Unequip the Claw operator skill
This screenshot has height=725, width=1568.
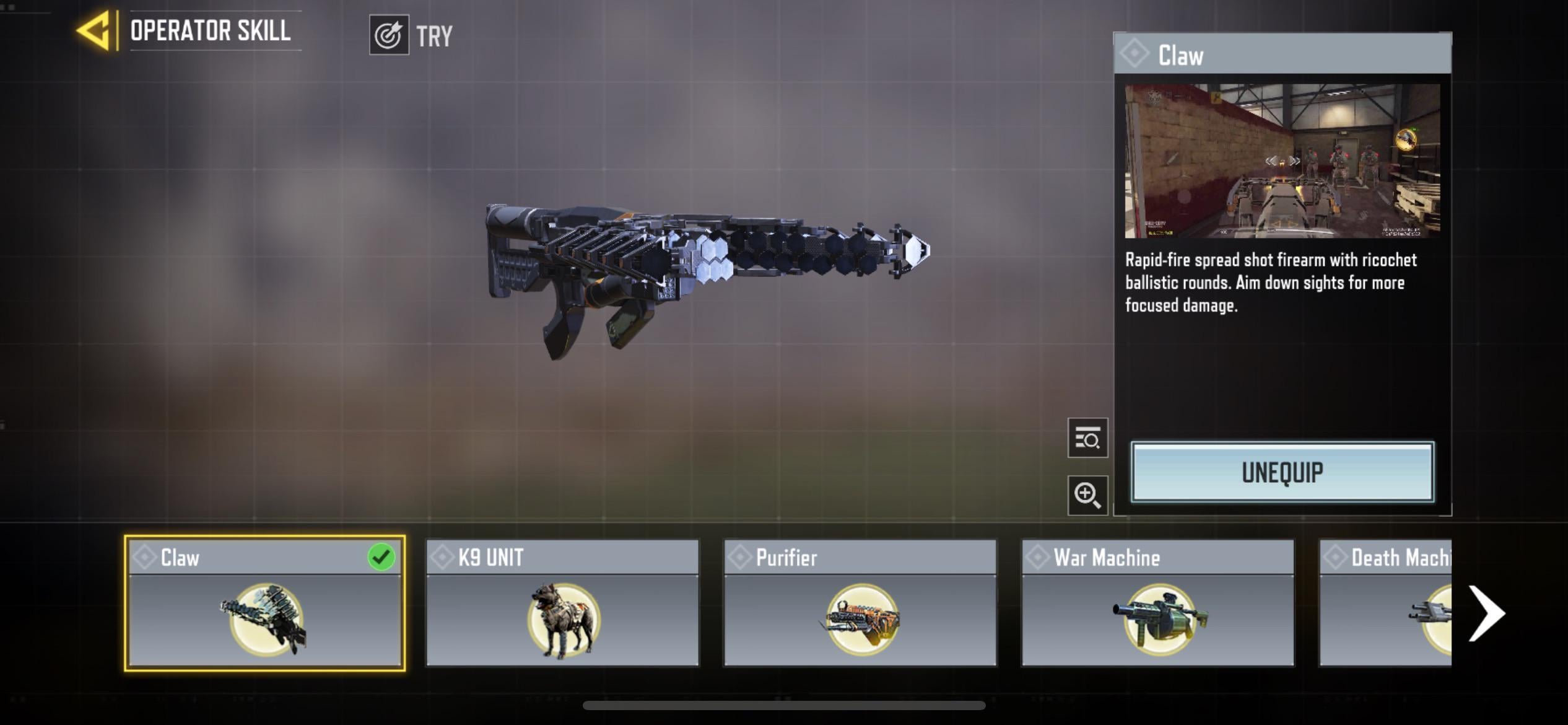[1282, 472]
